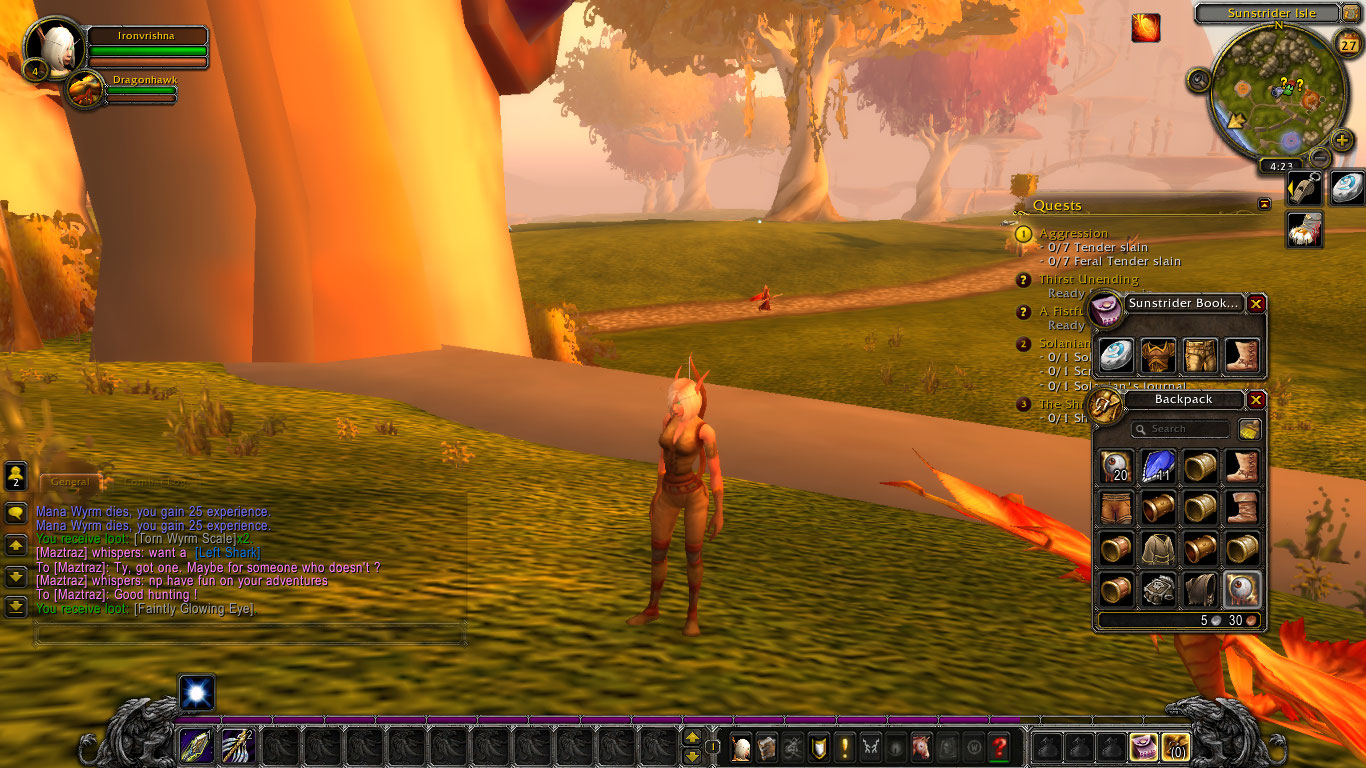Open the character info micro button
The width and height of the screenshot is (1366, 768).
[x=741, y=746]
